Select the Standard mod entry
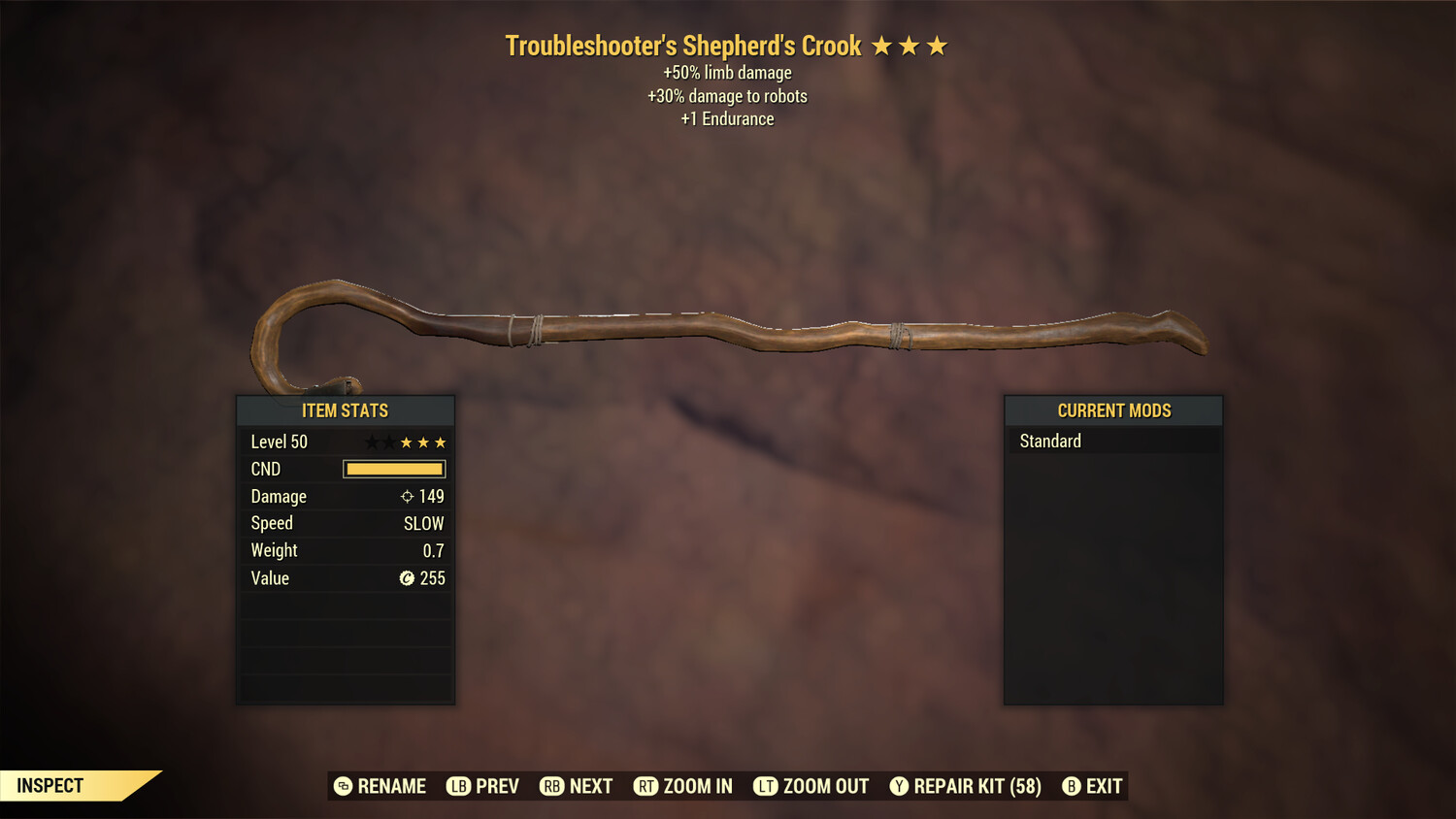Image resolution: width=1456 pixels, height=819 pixels. (x=1112, y=442)
